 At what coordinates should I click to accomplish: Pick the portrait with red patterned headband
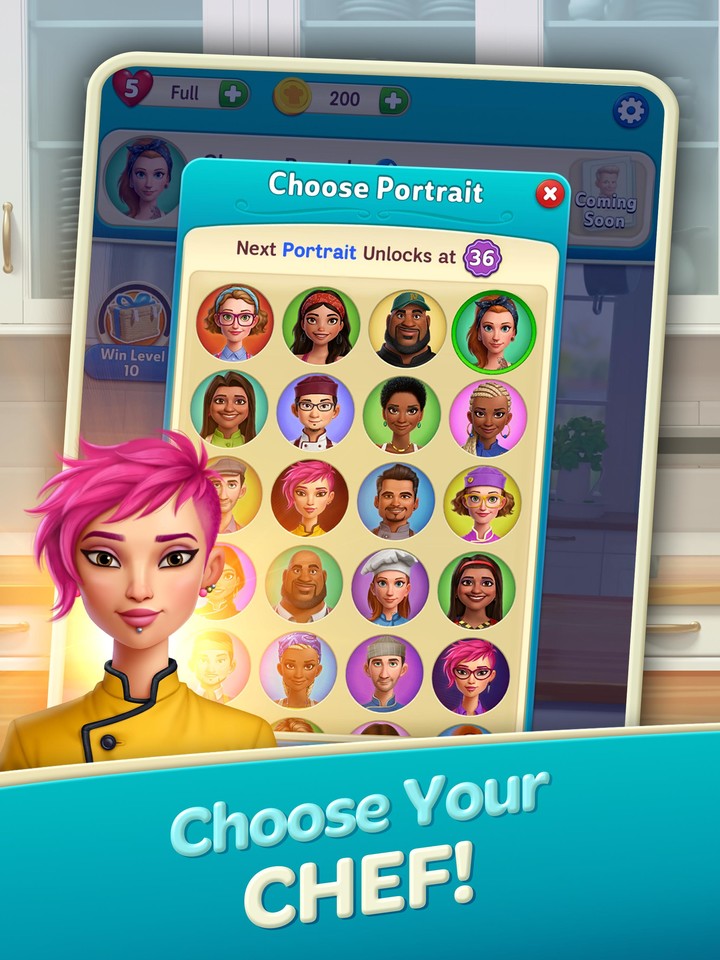point(320,326)
